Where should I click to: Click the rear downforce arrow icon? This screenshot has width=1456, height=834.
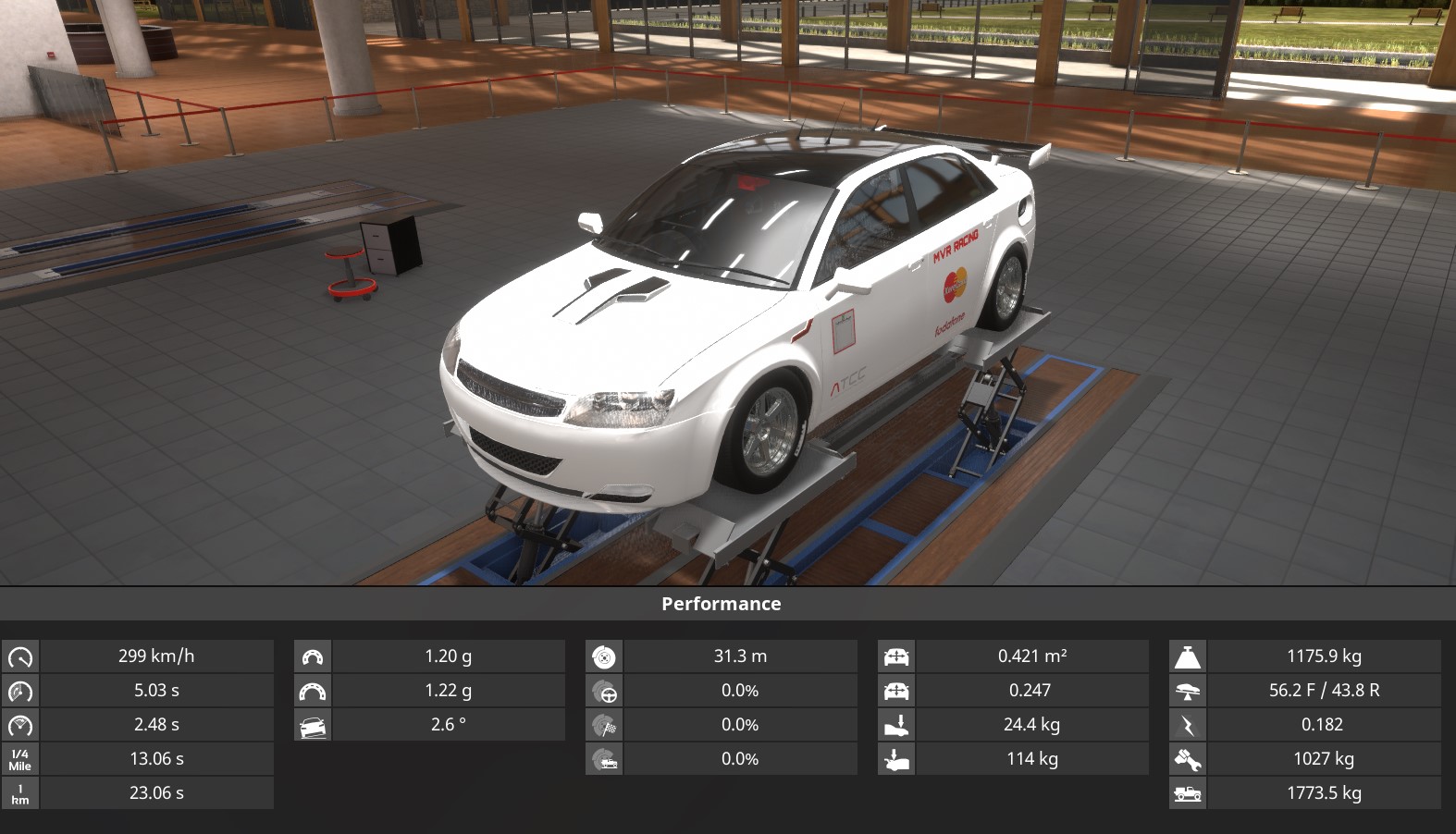click(896, 759)
